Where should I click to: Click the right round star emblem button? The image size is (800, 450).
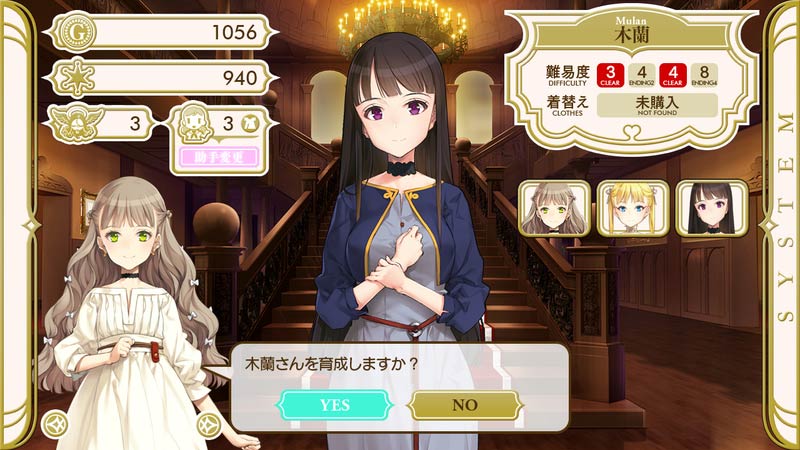pyautogui.click(x=208, y=425)
